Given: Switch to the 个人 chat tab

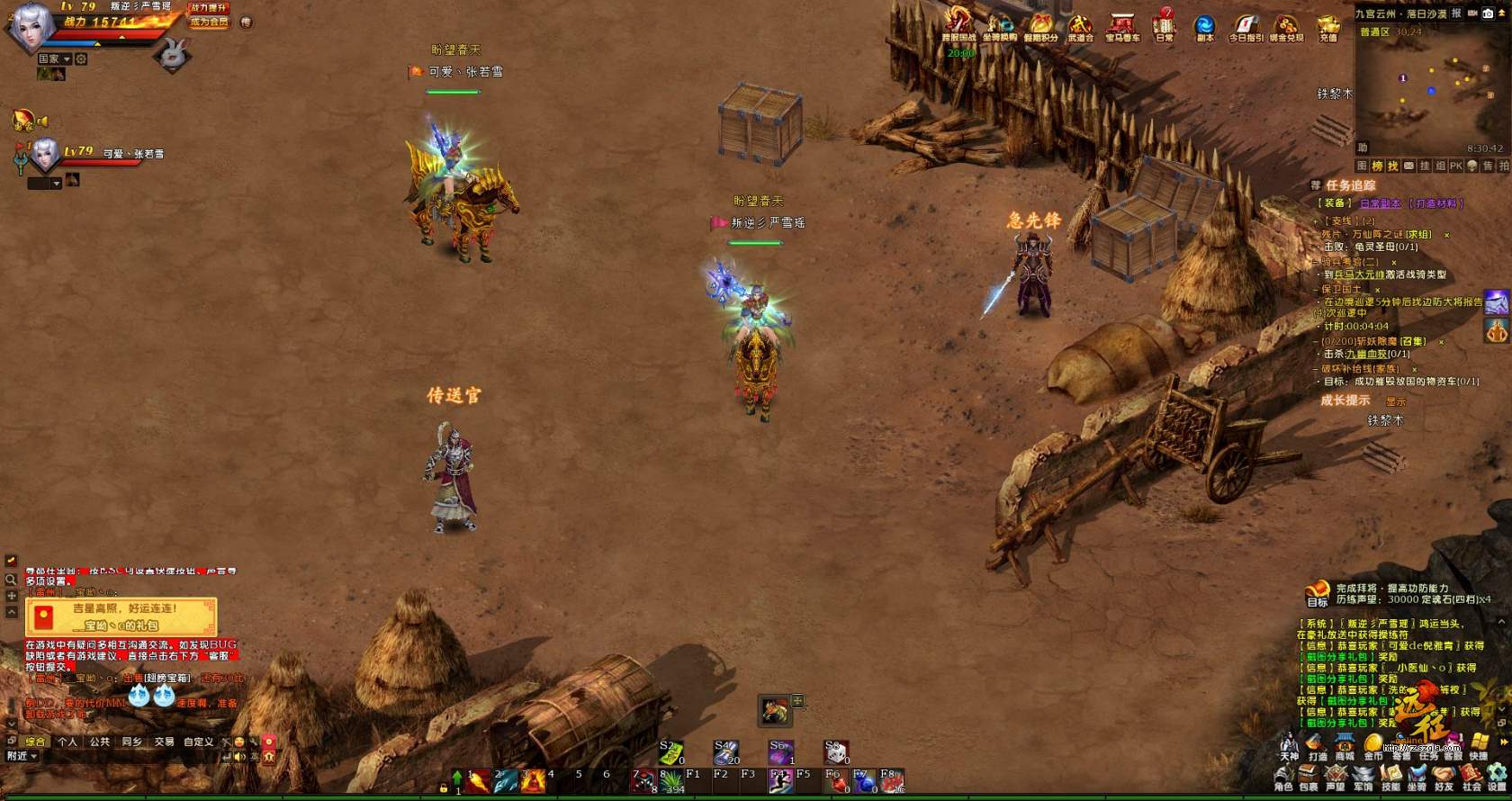Looking at the screenshot, I should [x=67, y=742].
